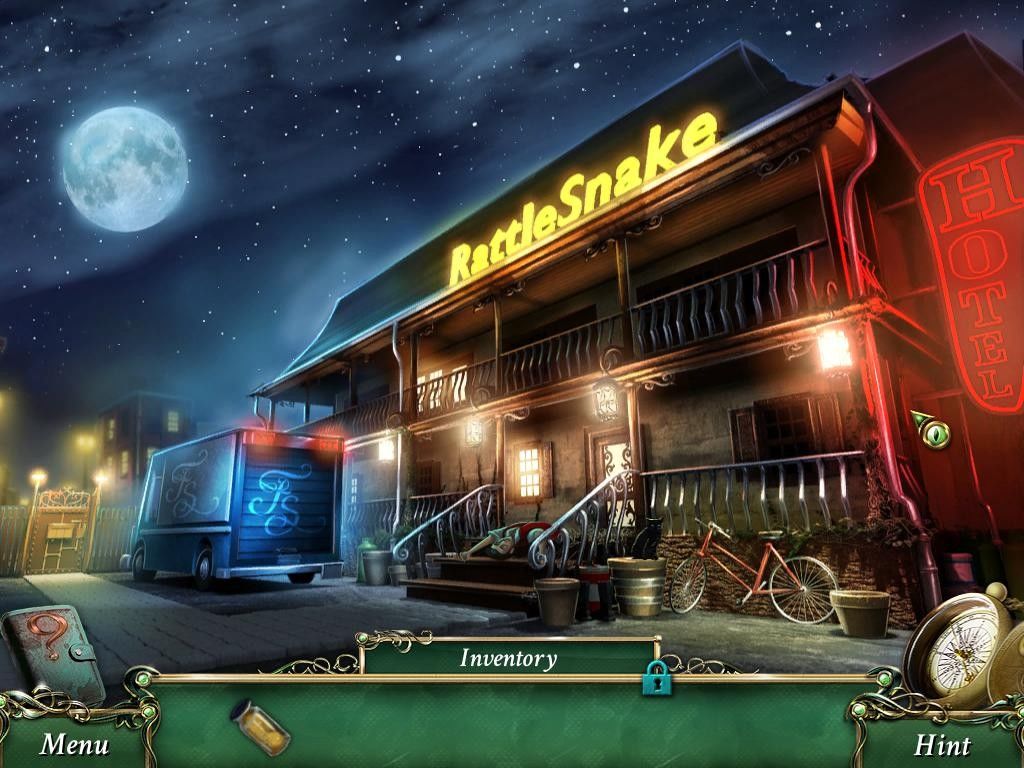Screen dimensions: 1024x768
Task: Open the Menu button
Action: coord(74,745)
